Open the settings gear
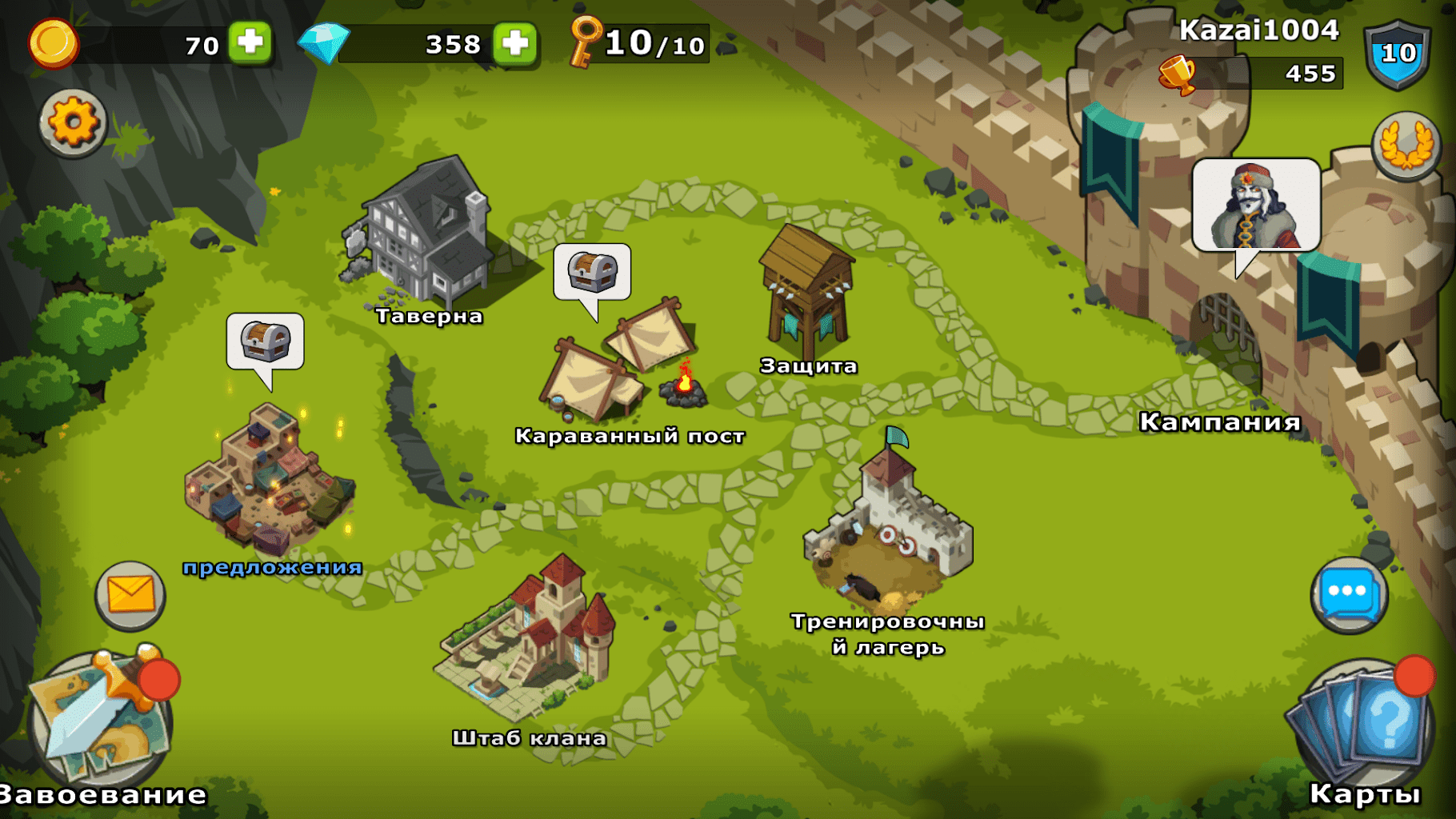The image size is (1456, 819). 73,124
